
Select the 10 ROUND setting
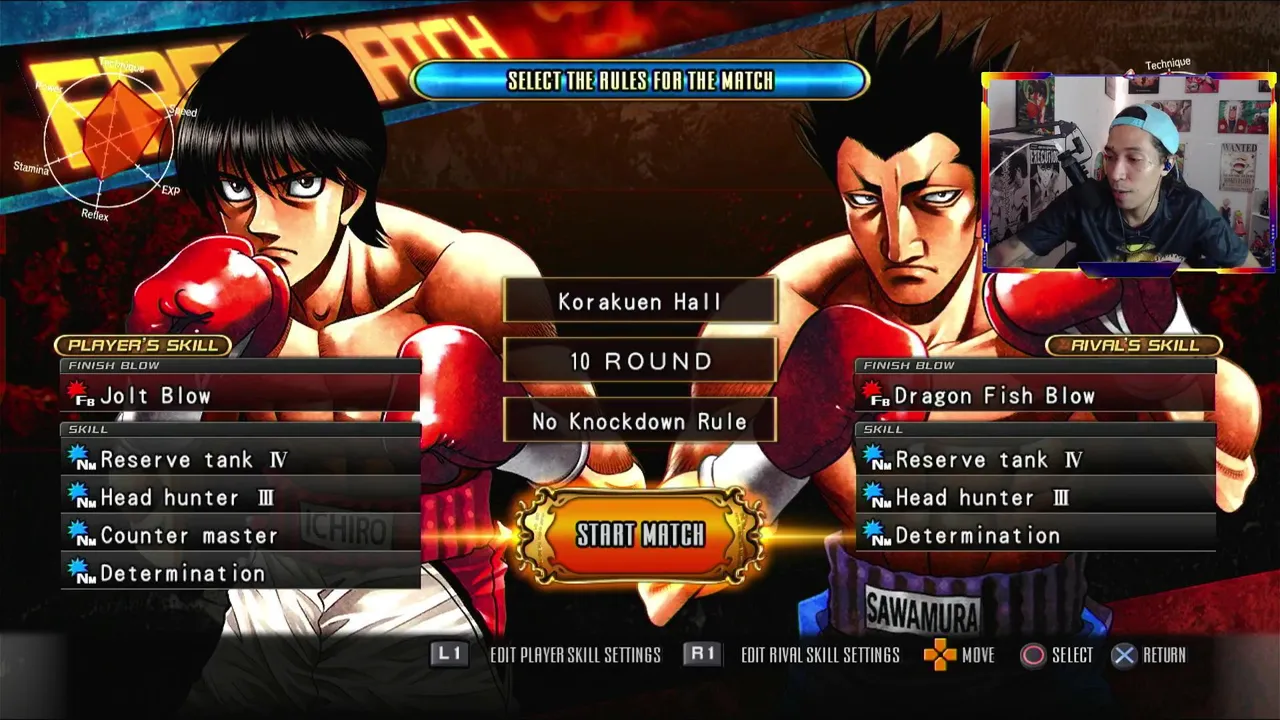click(640, 361)
